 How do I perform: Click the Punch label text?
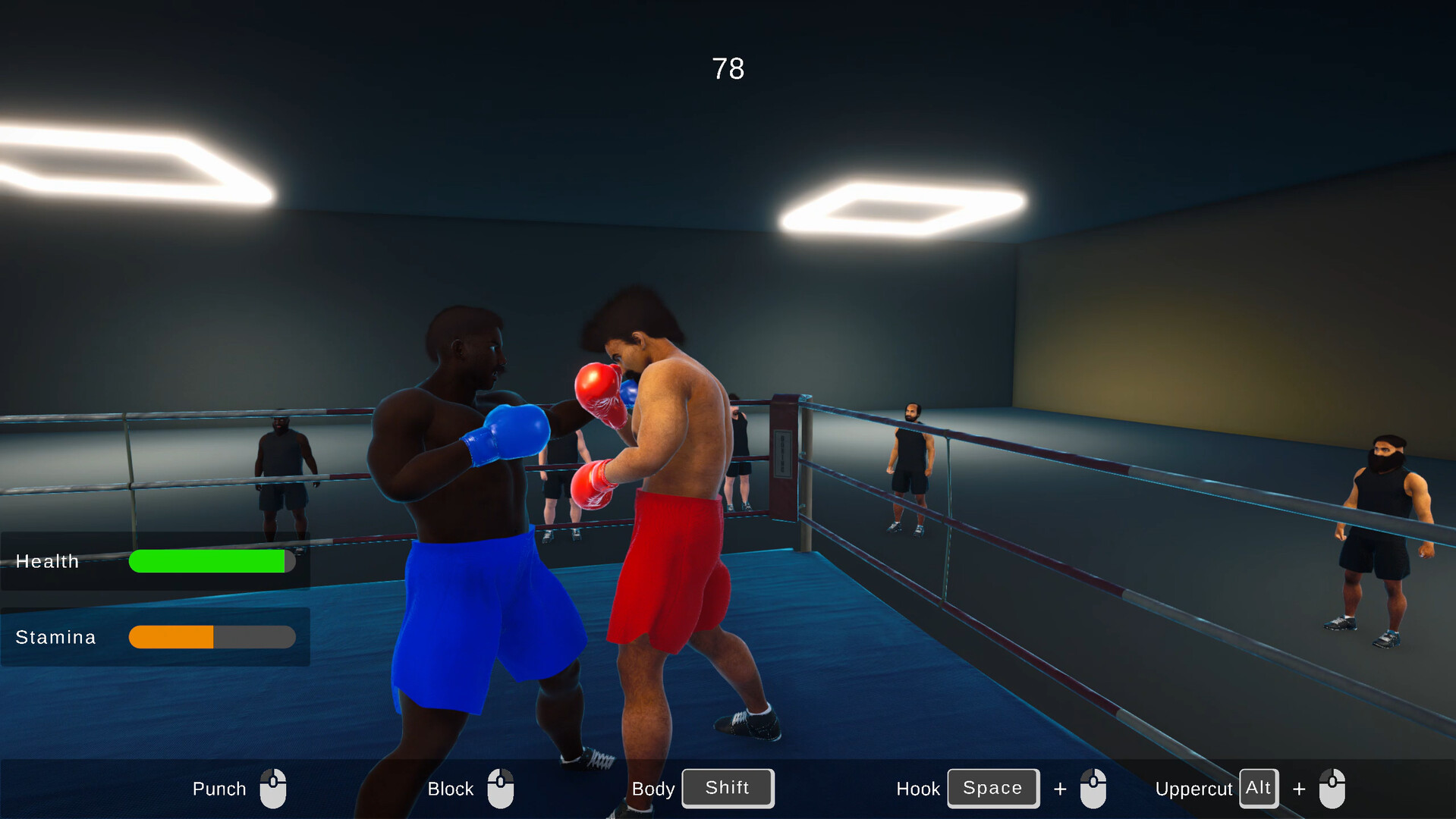coord(219,788)
